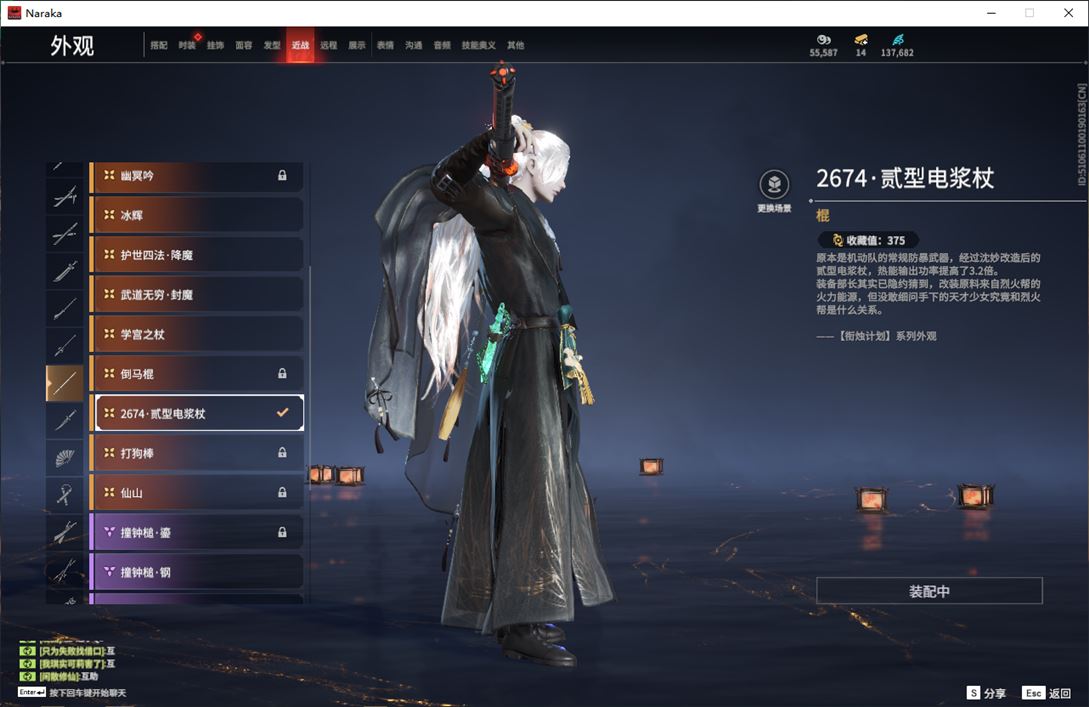Screen dimensions: 1089x707
Task: Select the 发型 tab
Action: [272, 45]
